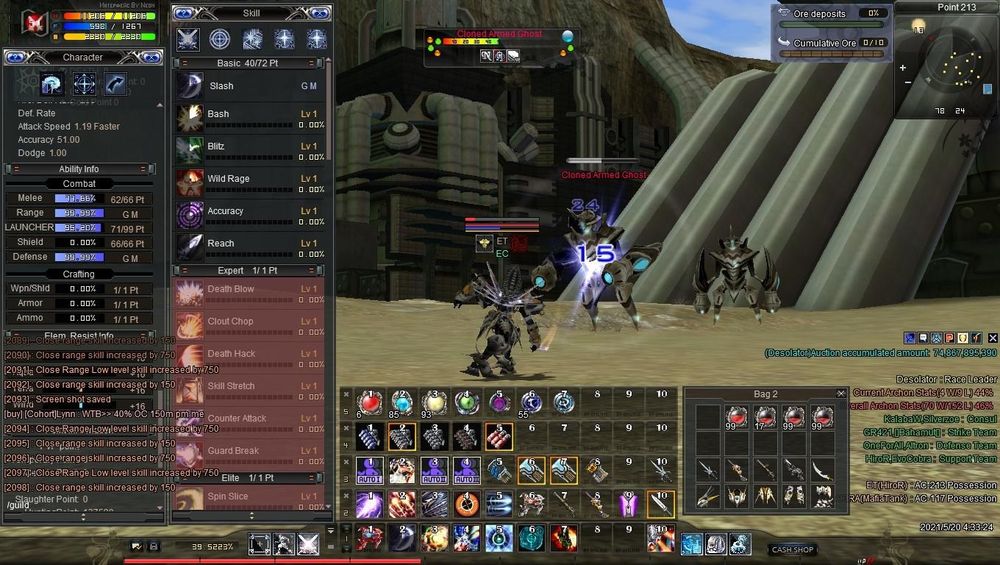Viewport: 1000px width, 565px height.
Task: Select the Slash skill row
Action: point(250,86)
